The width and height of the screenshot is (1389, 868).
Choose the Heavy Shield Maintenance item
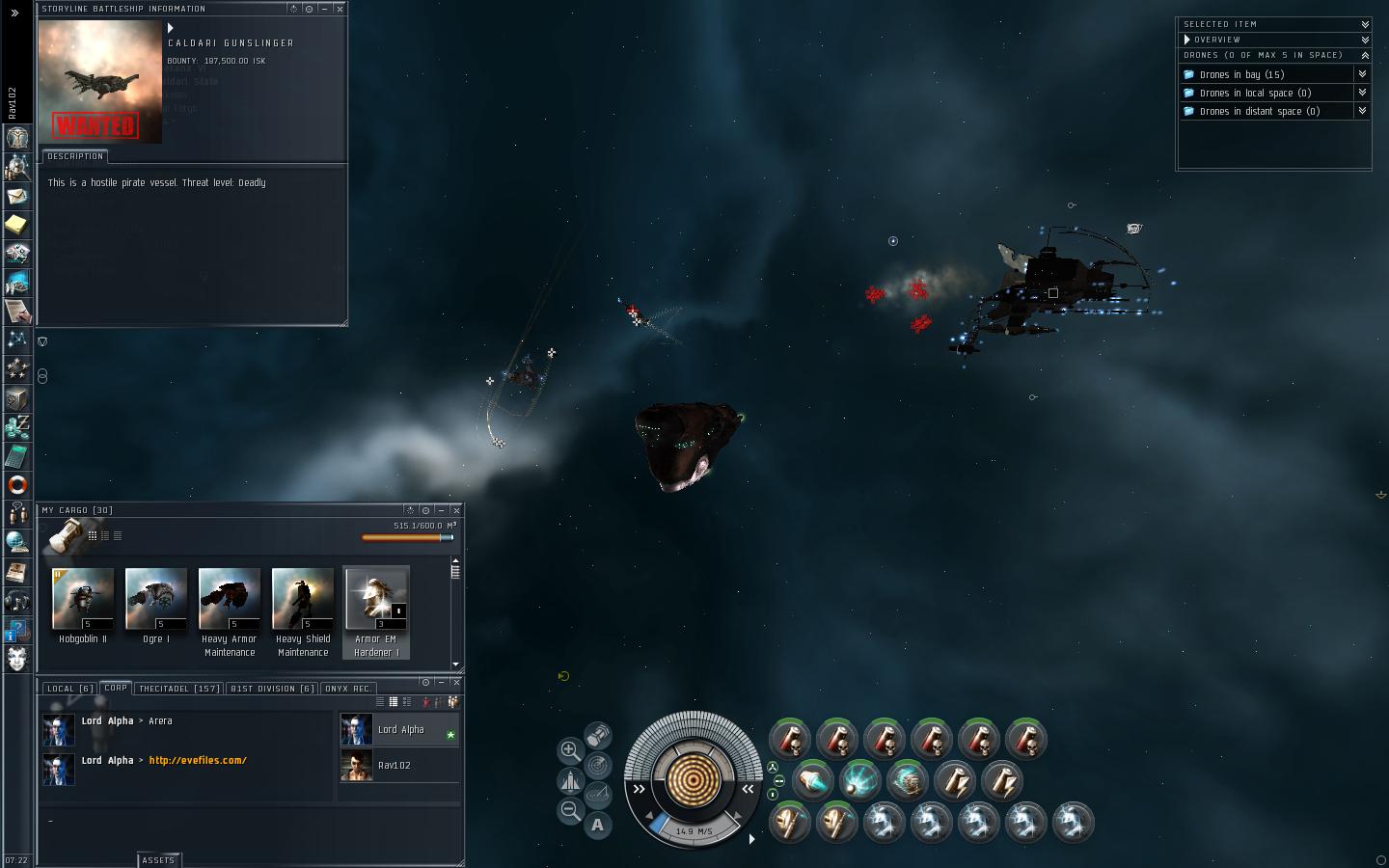point(303,600)
